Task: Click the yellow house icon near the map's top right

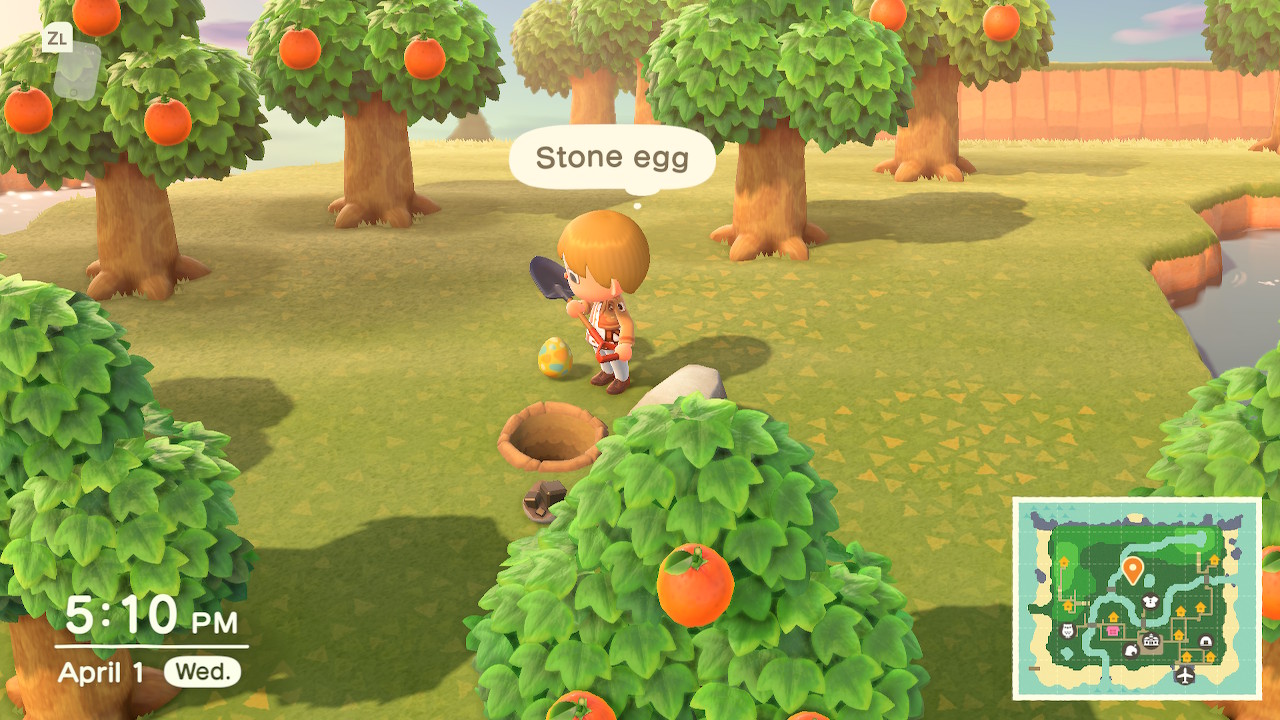Action: [1214, 559]
